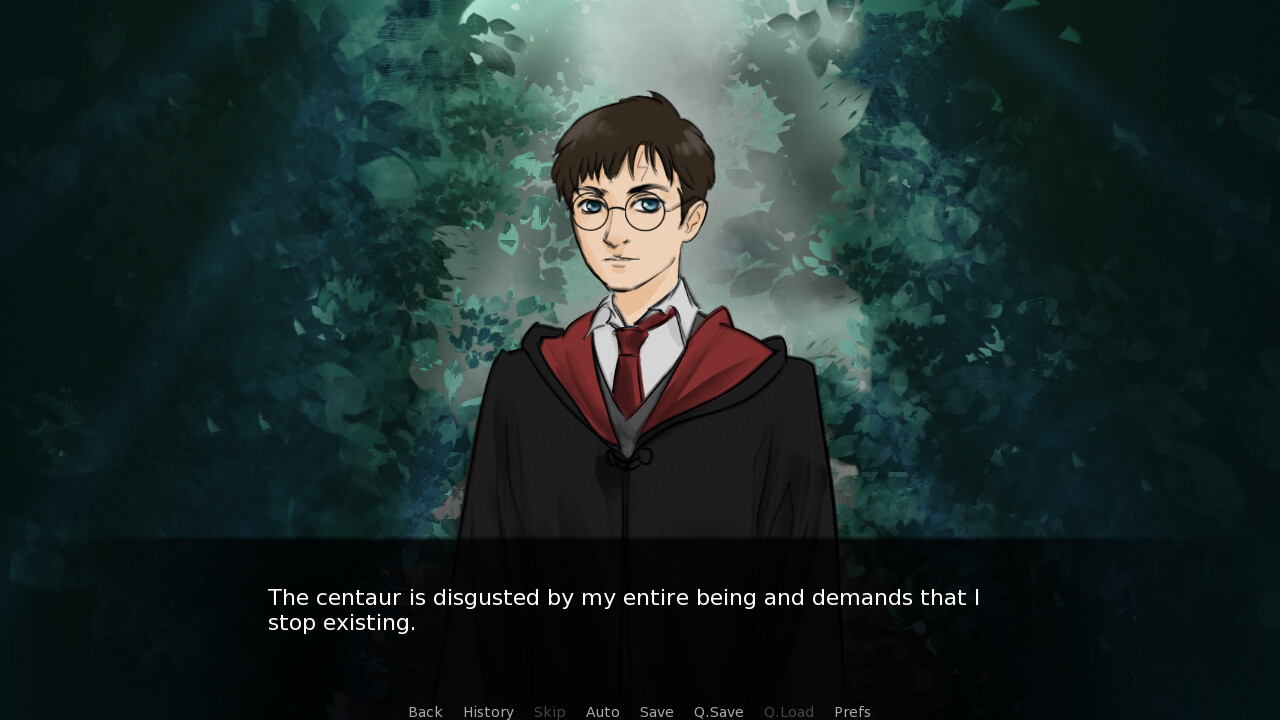Screen dimensions: 1280x720
Task: Adjust game options through Prefs
Action: [852, 711]
